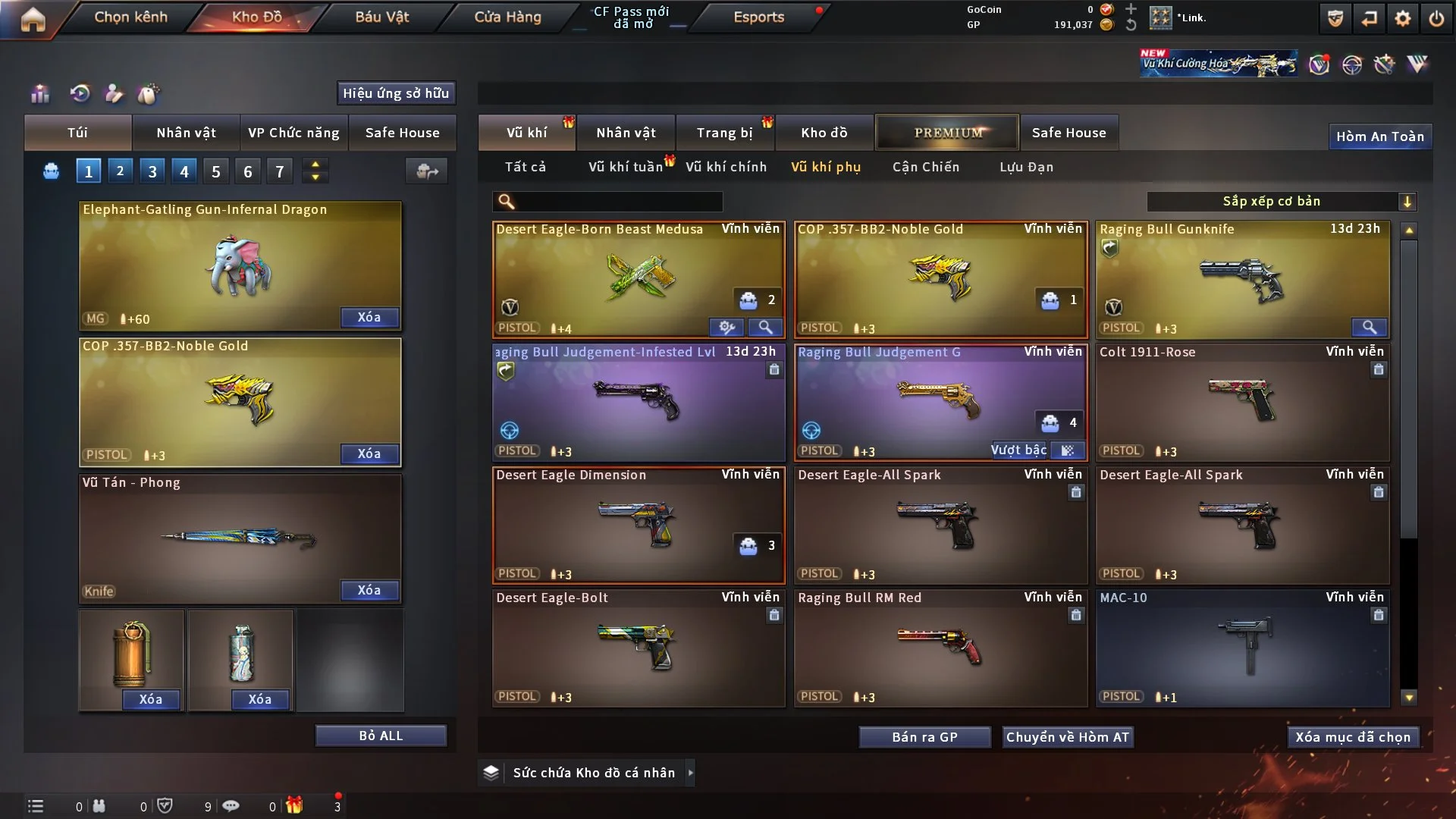Filter by Vũ khí chính weapons
The image size is (1456, 819).
(x=726, y=167)
